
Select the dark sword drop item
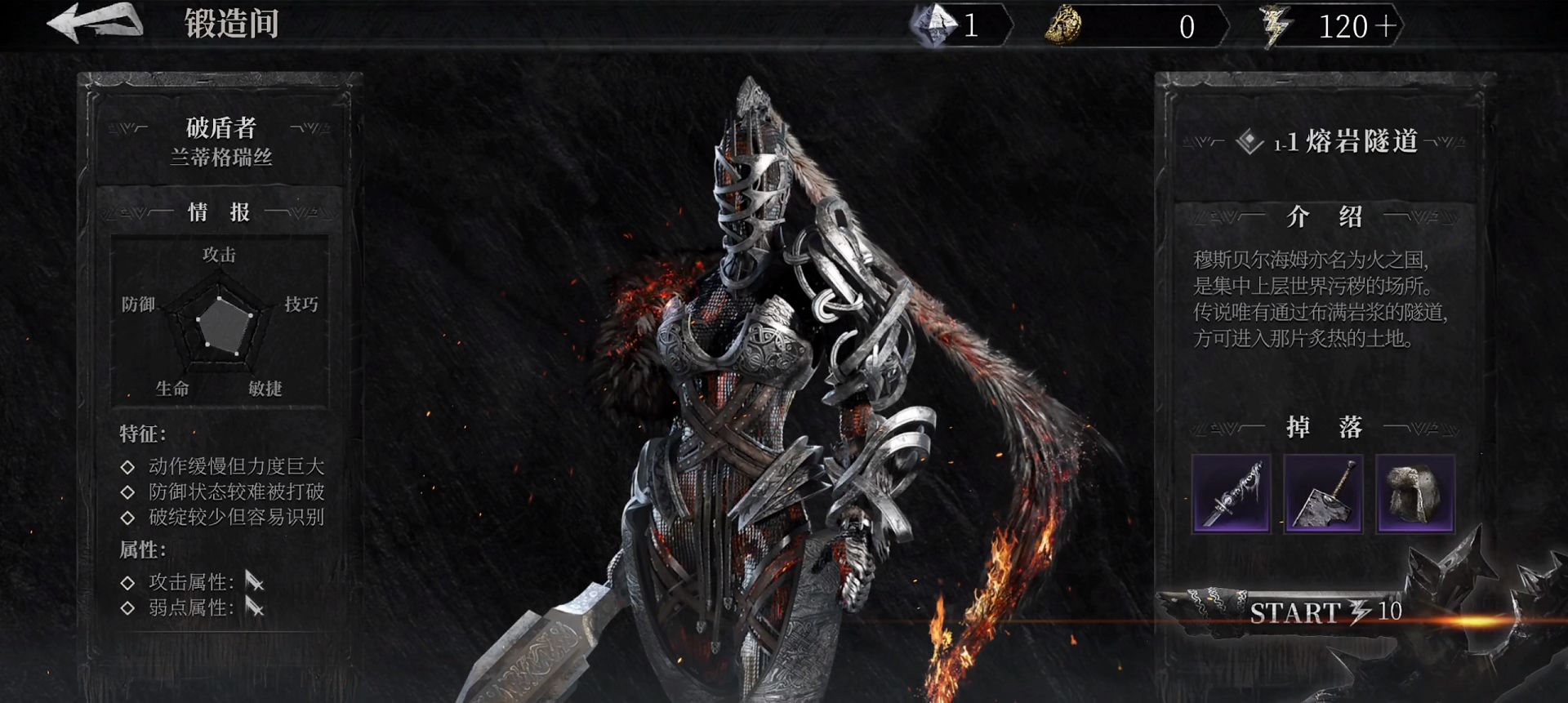pyautogui.click(x=1231, y=493)
